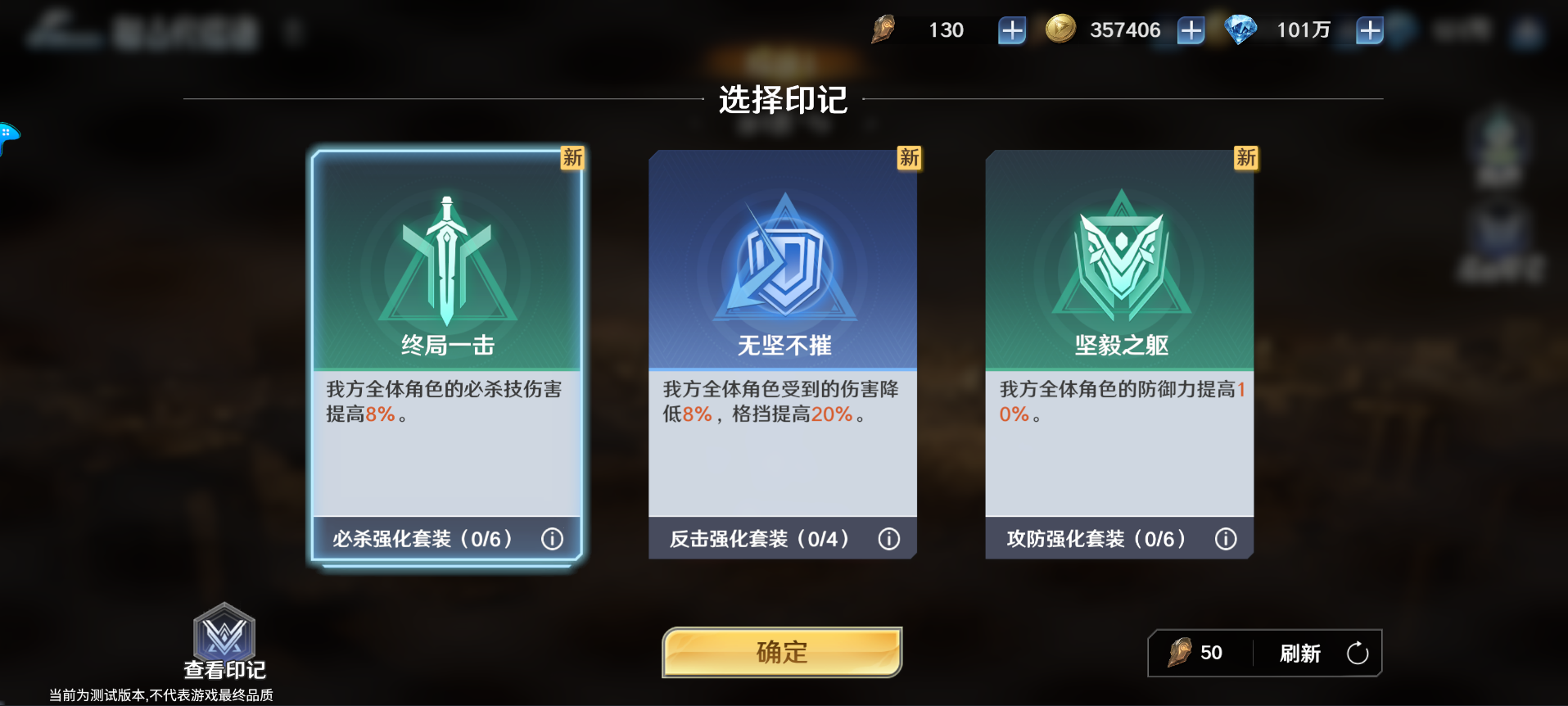Expand 反击强化套装 set info panel
Viewport: 1568px width, 706px height.
coord(889,539)
